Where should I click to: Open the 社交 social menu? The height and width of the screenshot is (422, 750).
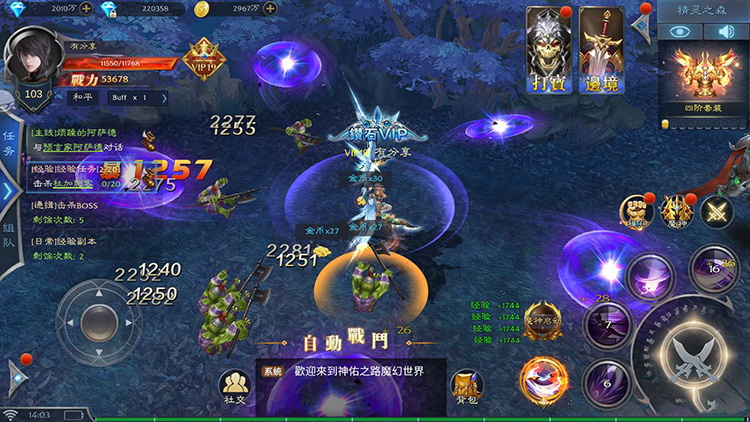point(235,388)
